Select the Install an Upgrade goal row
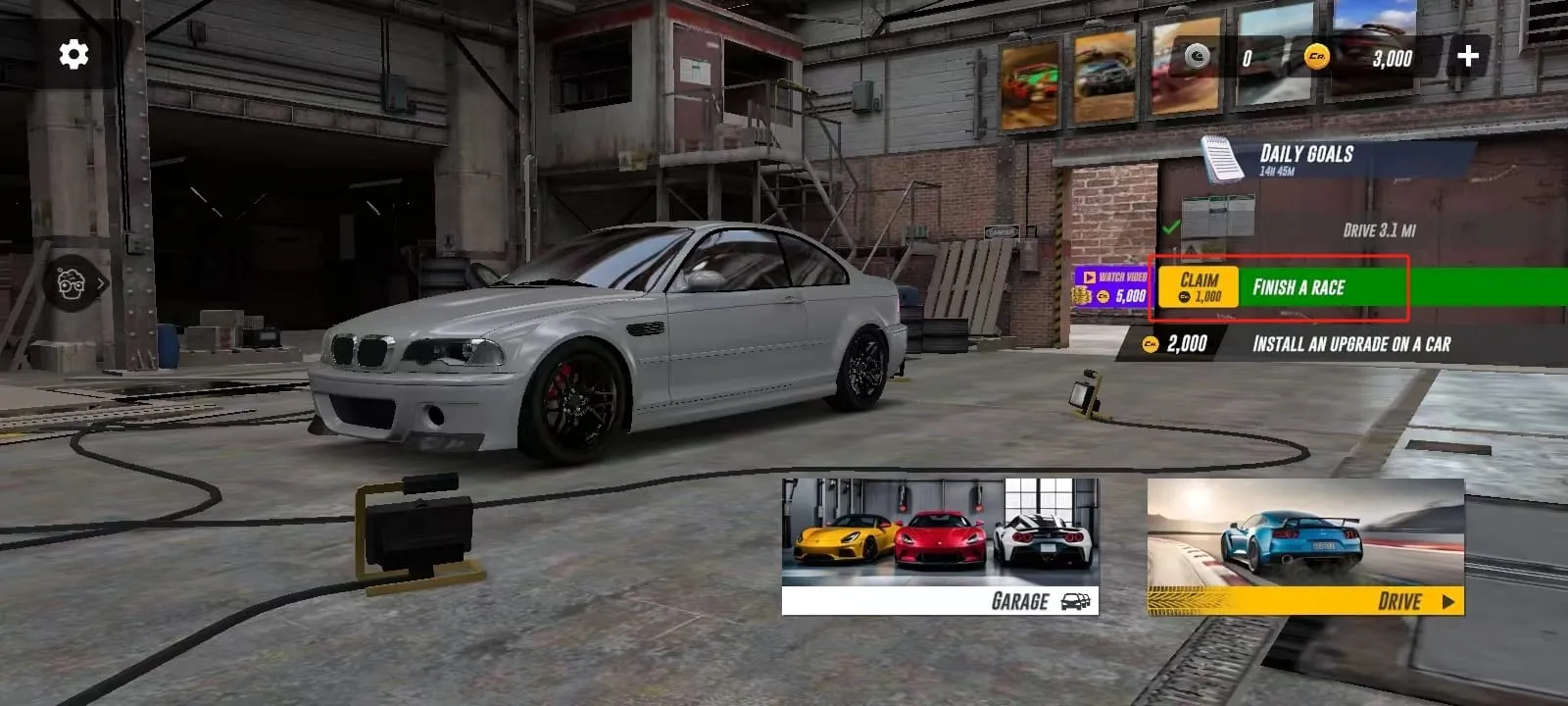The height and width of the screenshot is (706, 1568). [1350, 343]
